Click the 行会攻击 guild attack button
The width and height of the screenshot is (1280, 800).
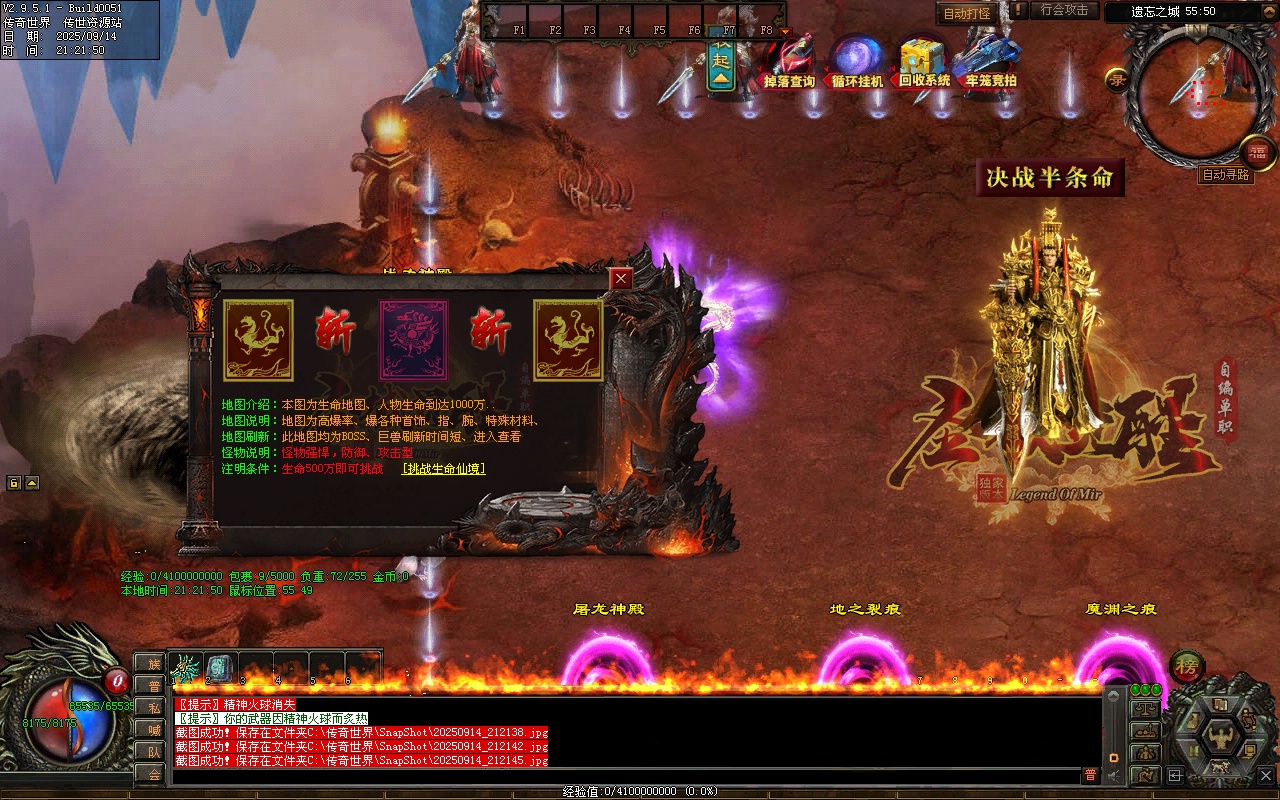point(1064,10)
